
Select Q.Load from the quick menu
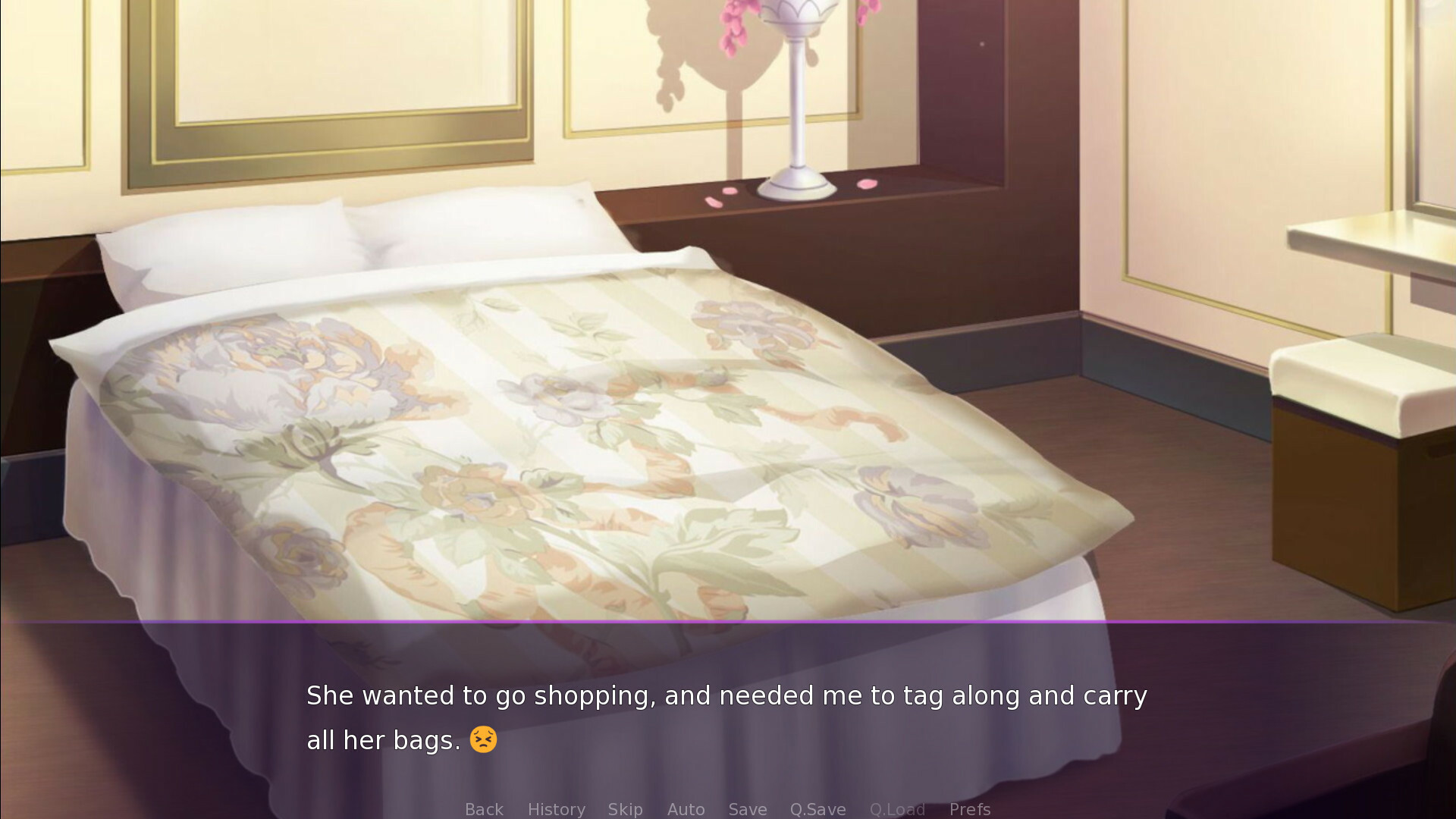pyautogui.click(x=897, y=809)
